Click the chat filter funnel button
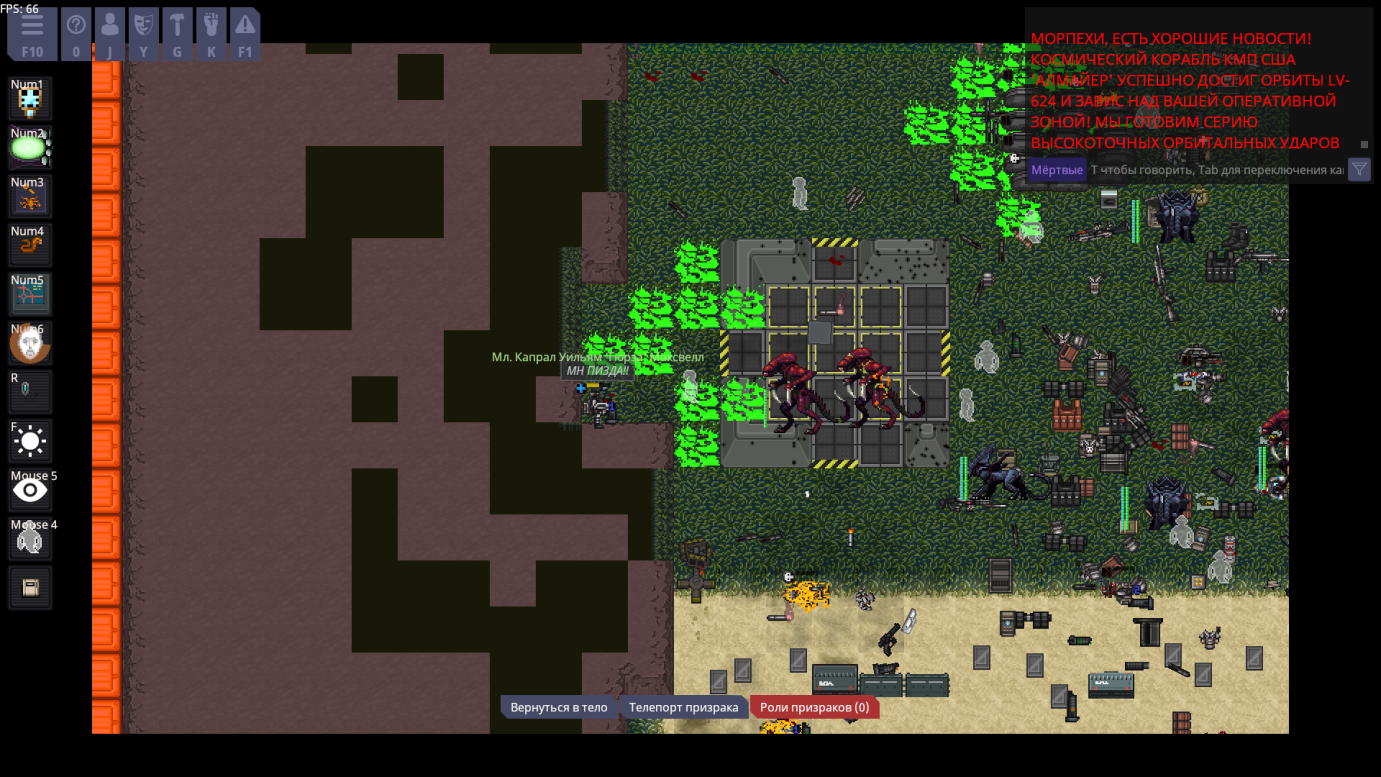This screenshot has height=777, width=1381. tap(1359, 170)
